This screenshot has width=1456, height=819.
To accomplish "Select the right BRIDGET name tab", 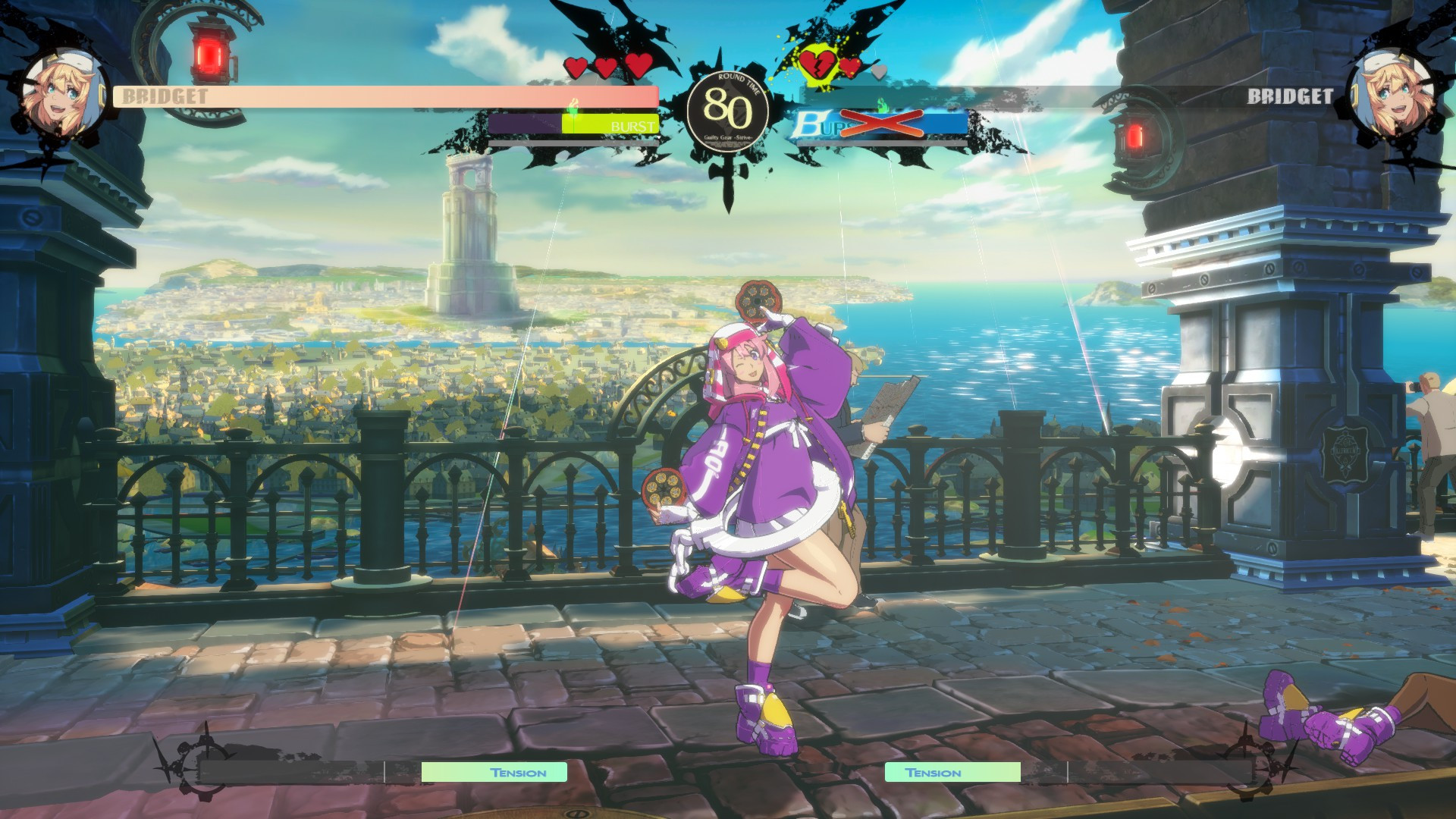I will [1291, 97].
